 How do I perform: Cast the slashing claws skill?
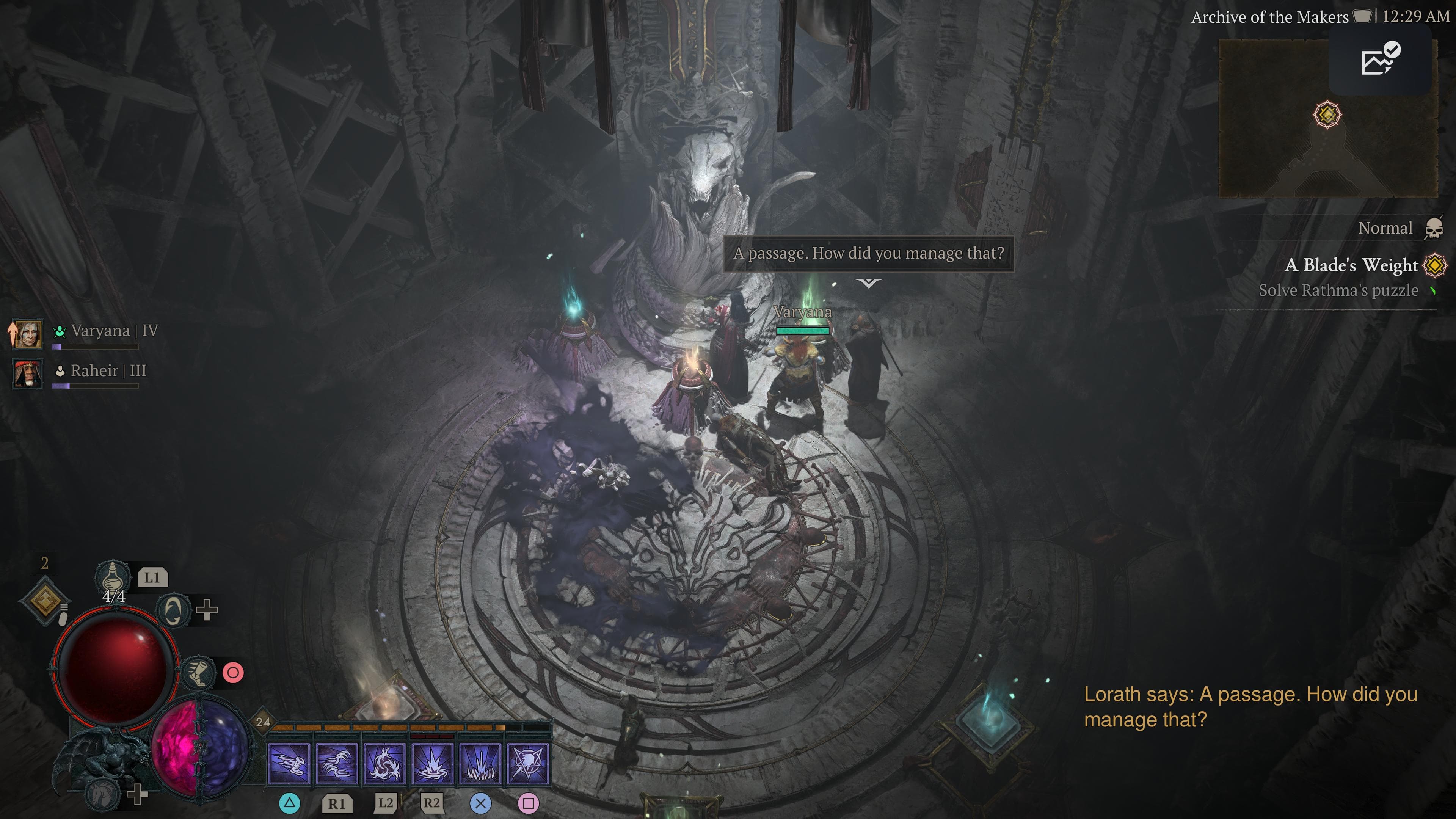pyautogui.click(x=337, y=764)
